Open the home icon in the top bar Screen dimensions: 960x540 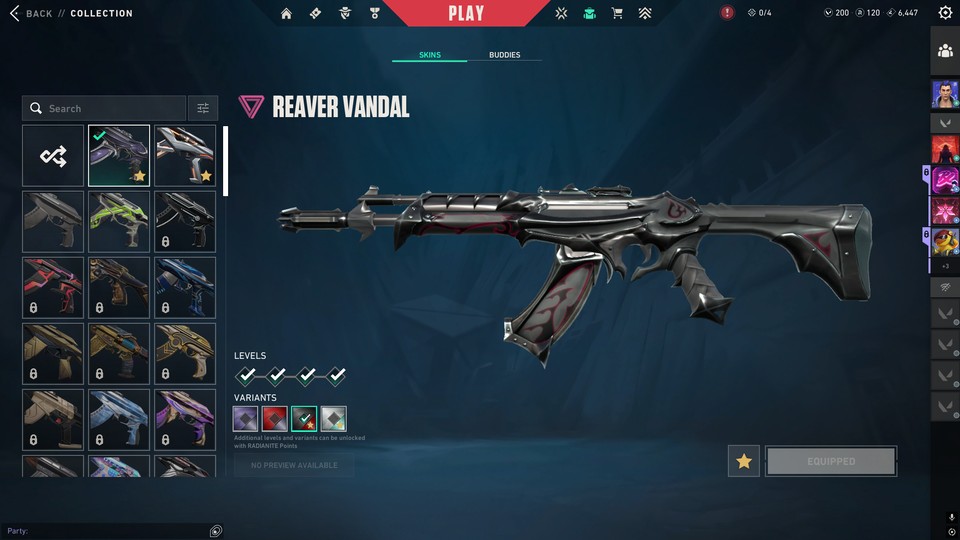(x=287, y=13)
